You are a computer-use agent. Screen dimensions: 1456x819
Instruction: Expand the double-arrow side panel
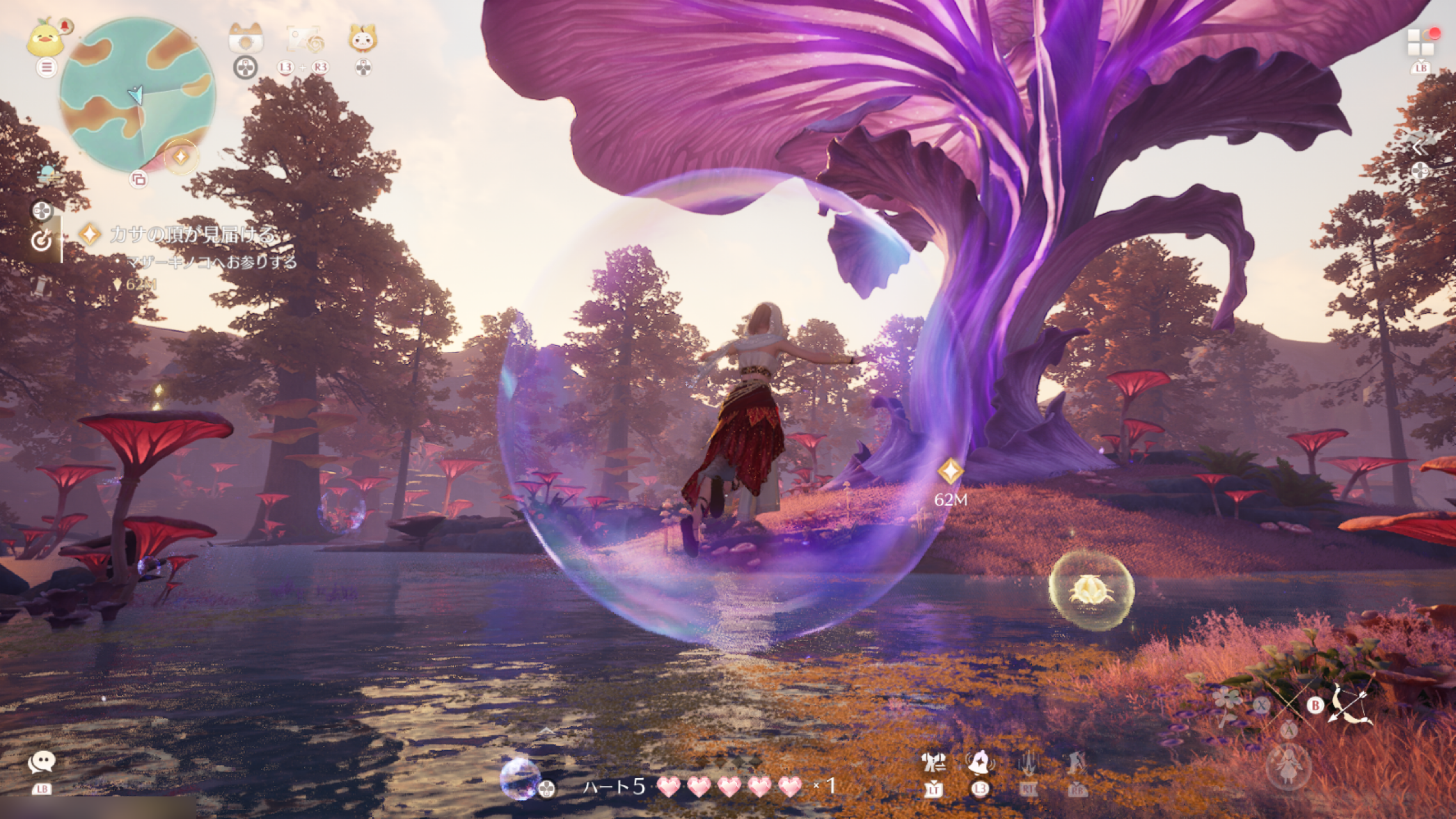(x=1418, y=148)
